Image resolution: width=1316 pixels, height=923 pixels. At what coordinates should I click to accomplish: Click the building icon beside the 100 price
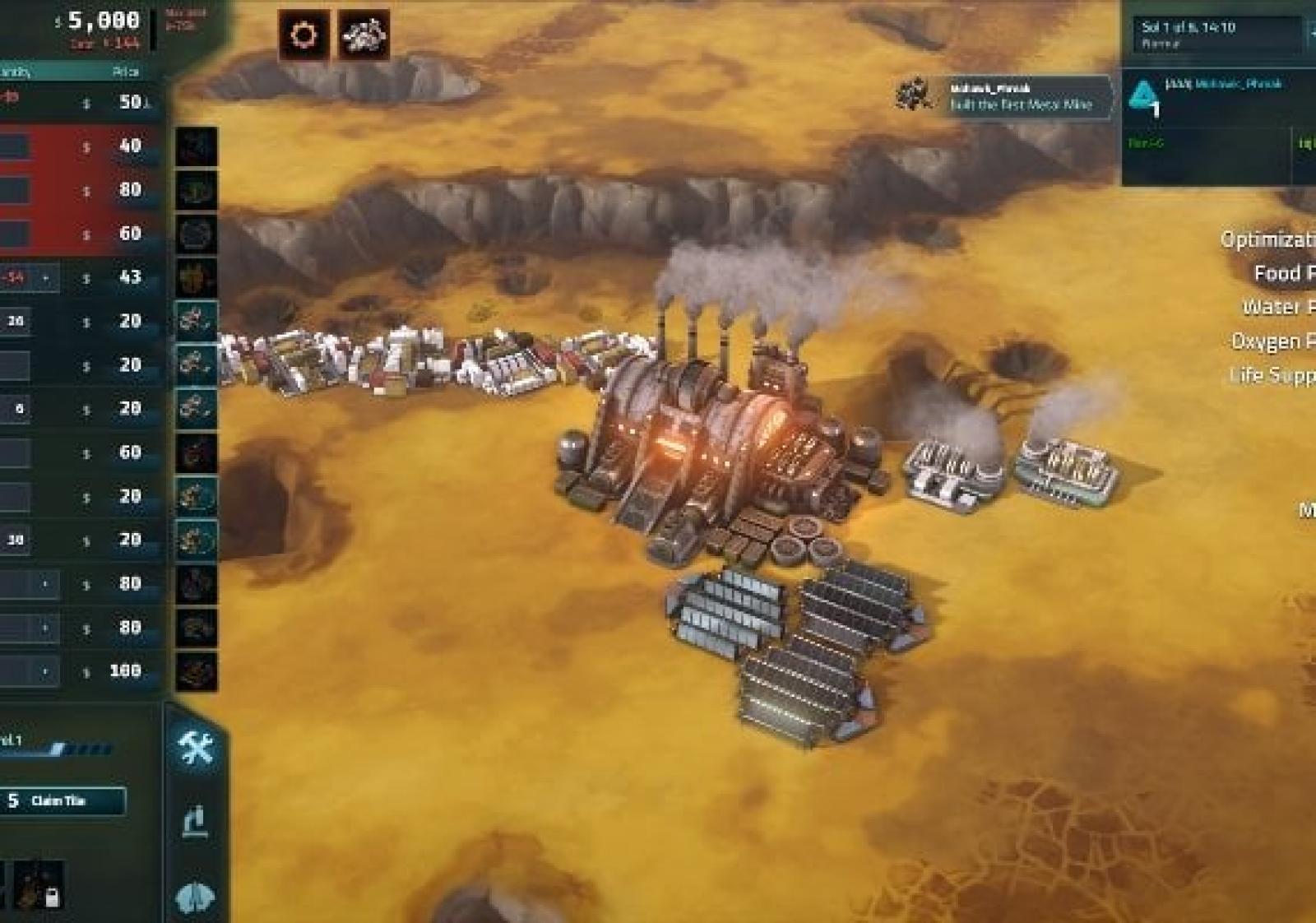(196, 671)
